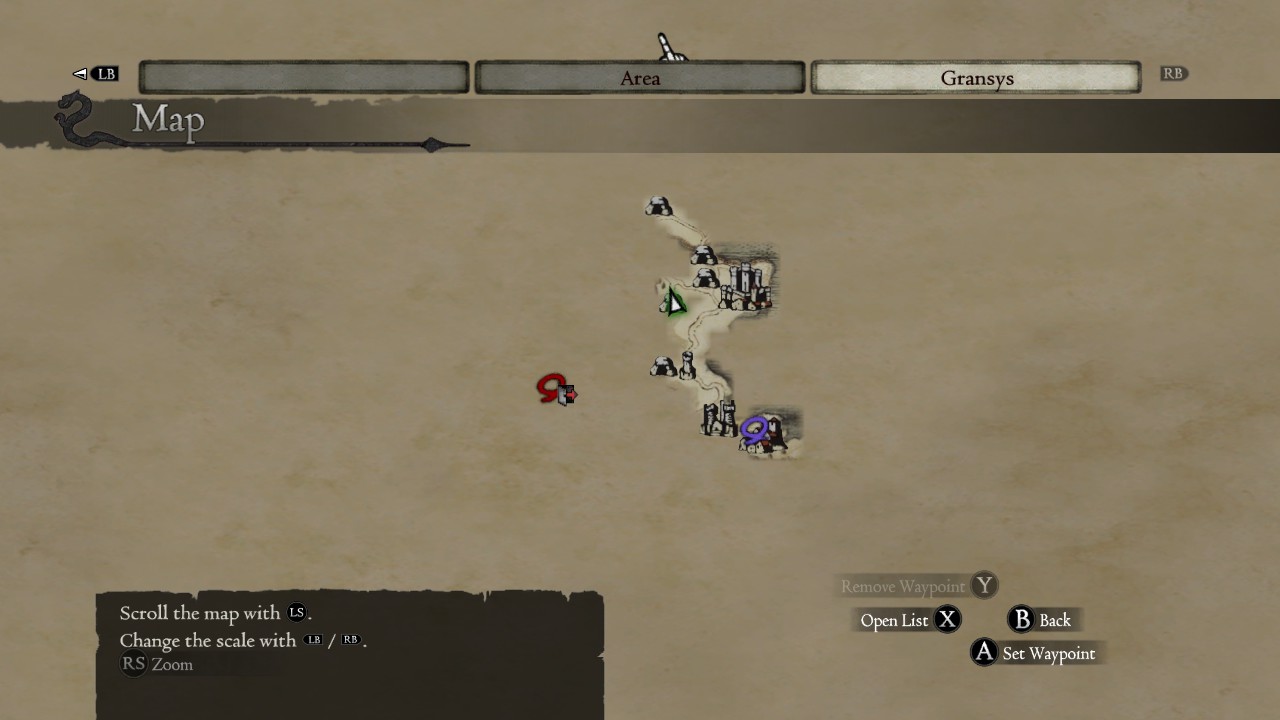This screenshot has height=720, width=1280.
Task: Select the Gransys map tab
Action: (976, 78)
